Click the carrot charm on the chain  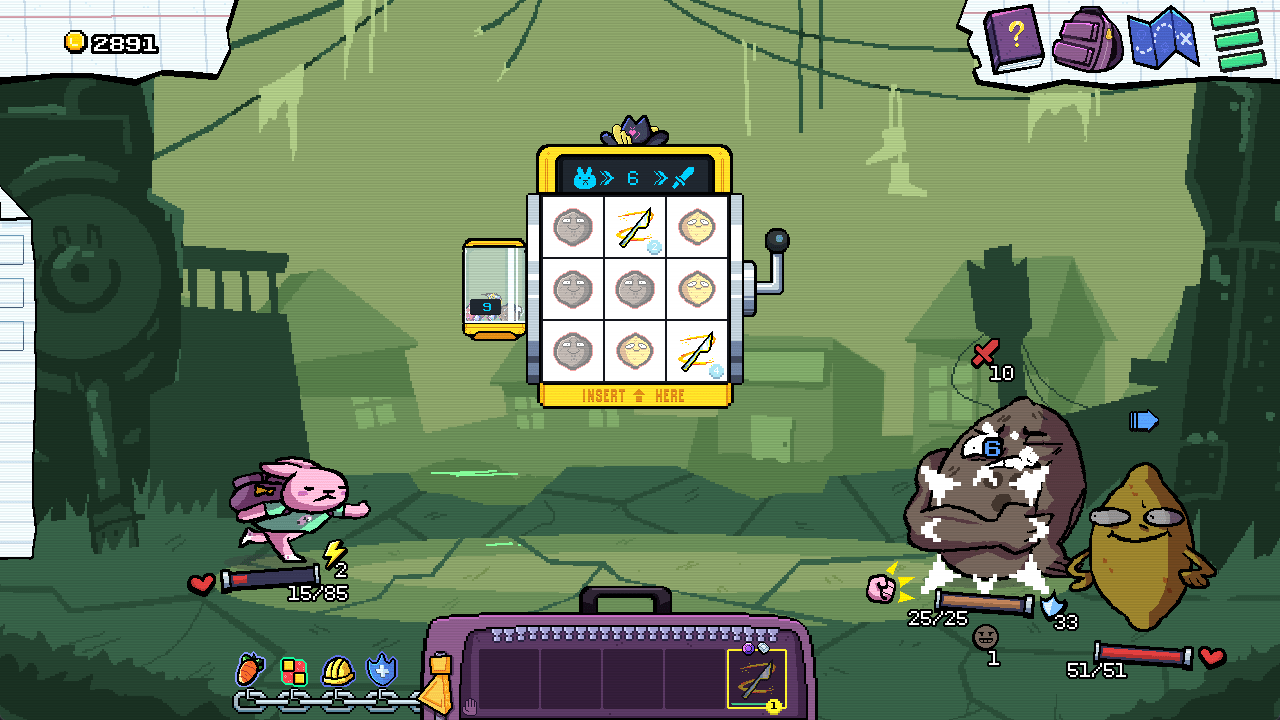[x=249, y=669]
